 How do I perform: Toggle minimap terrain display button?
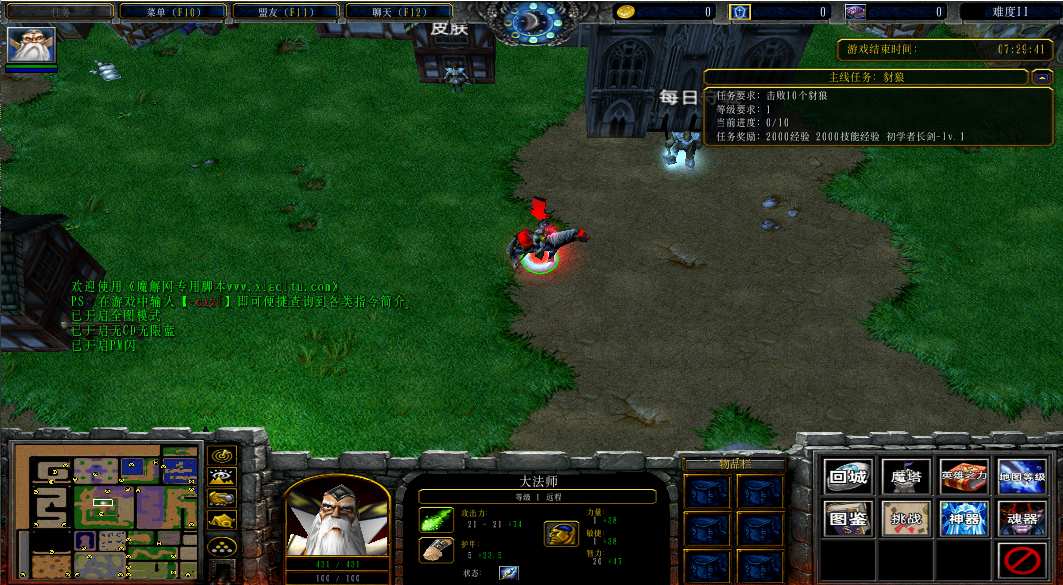222,478
